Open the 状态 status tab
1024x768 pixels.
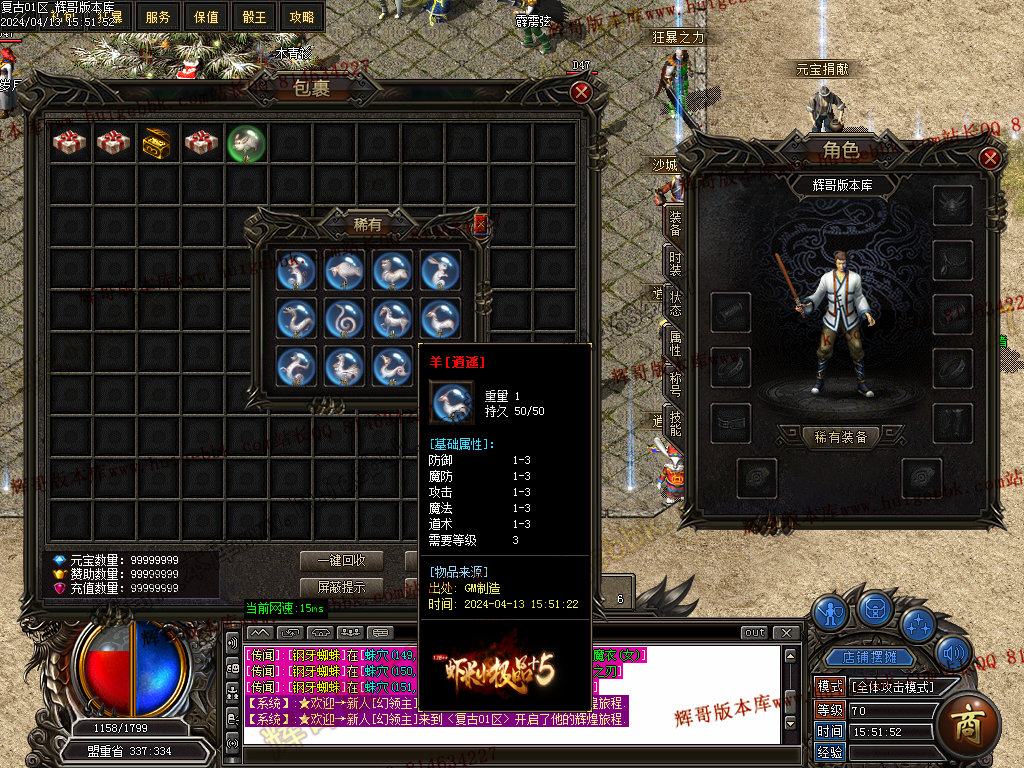tap(675, 303)
